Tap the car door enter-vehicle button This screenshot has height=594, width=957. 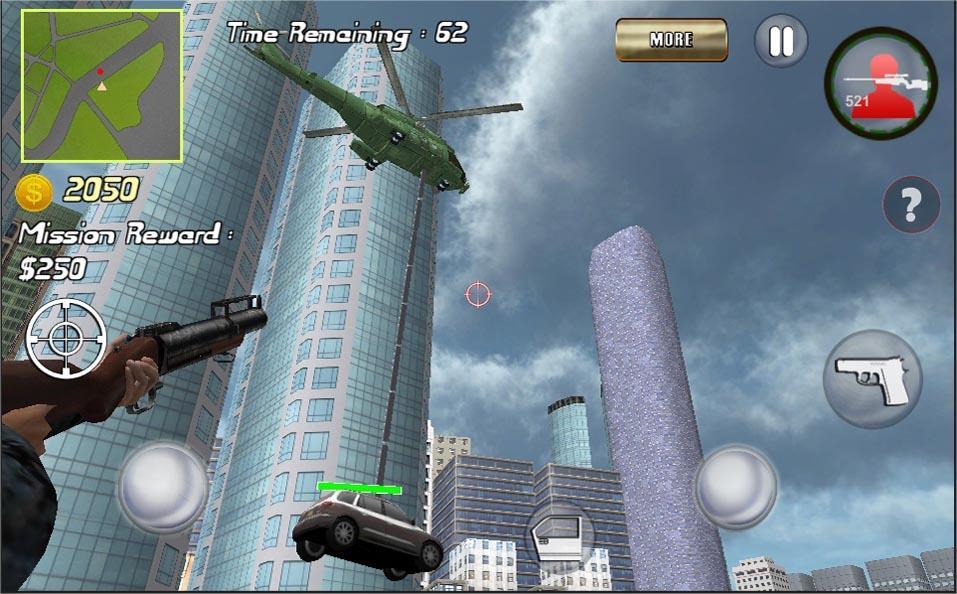click(560, 535)
